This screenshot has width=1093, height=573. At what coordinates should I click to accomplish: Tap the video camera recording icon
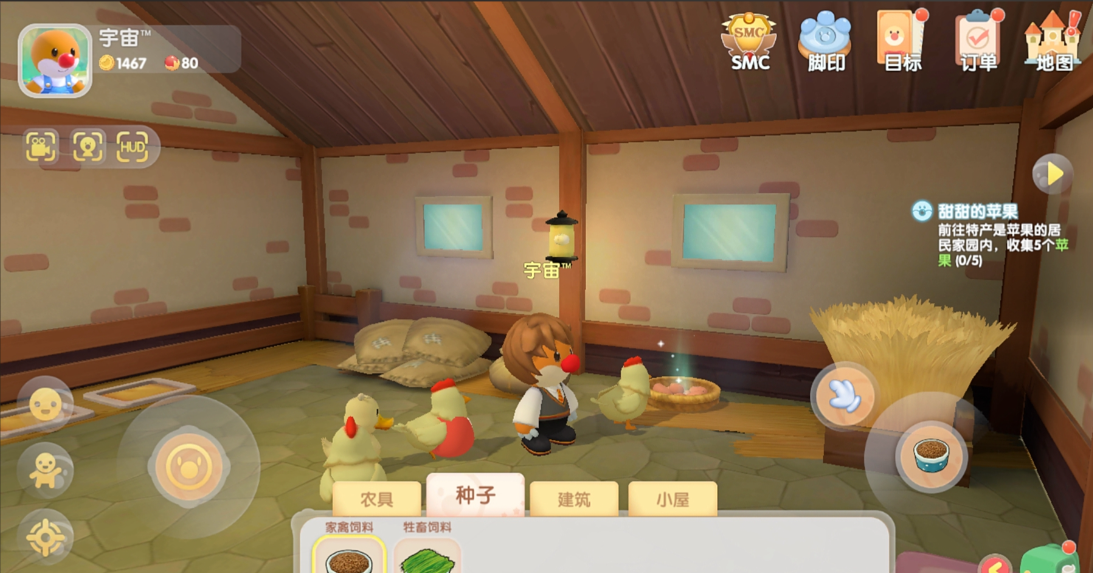point(42,148)
